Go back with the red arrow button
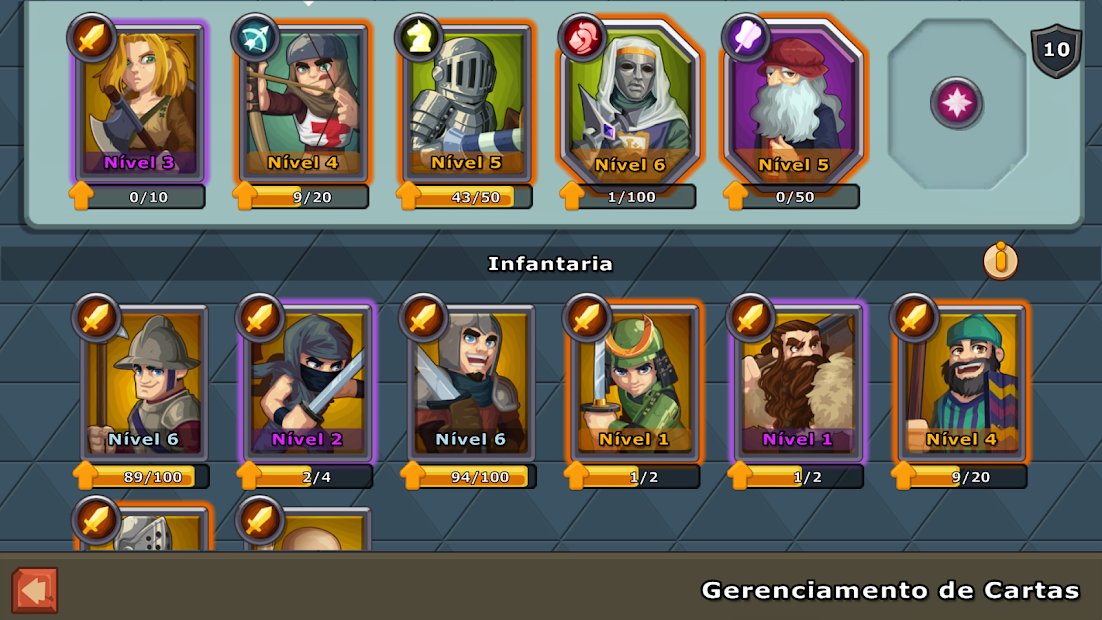The height and width of the screenshot is (620, 1102). (x=35, y=590)
